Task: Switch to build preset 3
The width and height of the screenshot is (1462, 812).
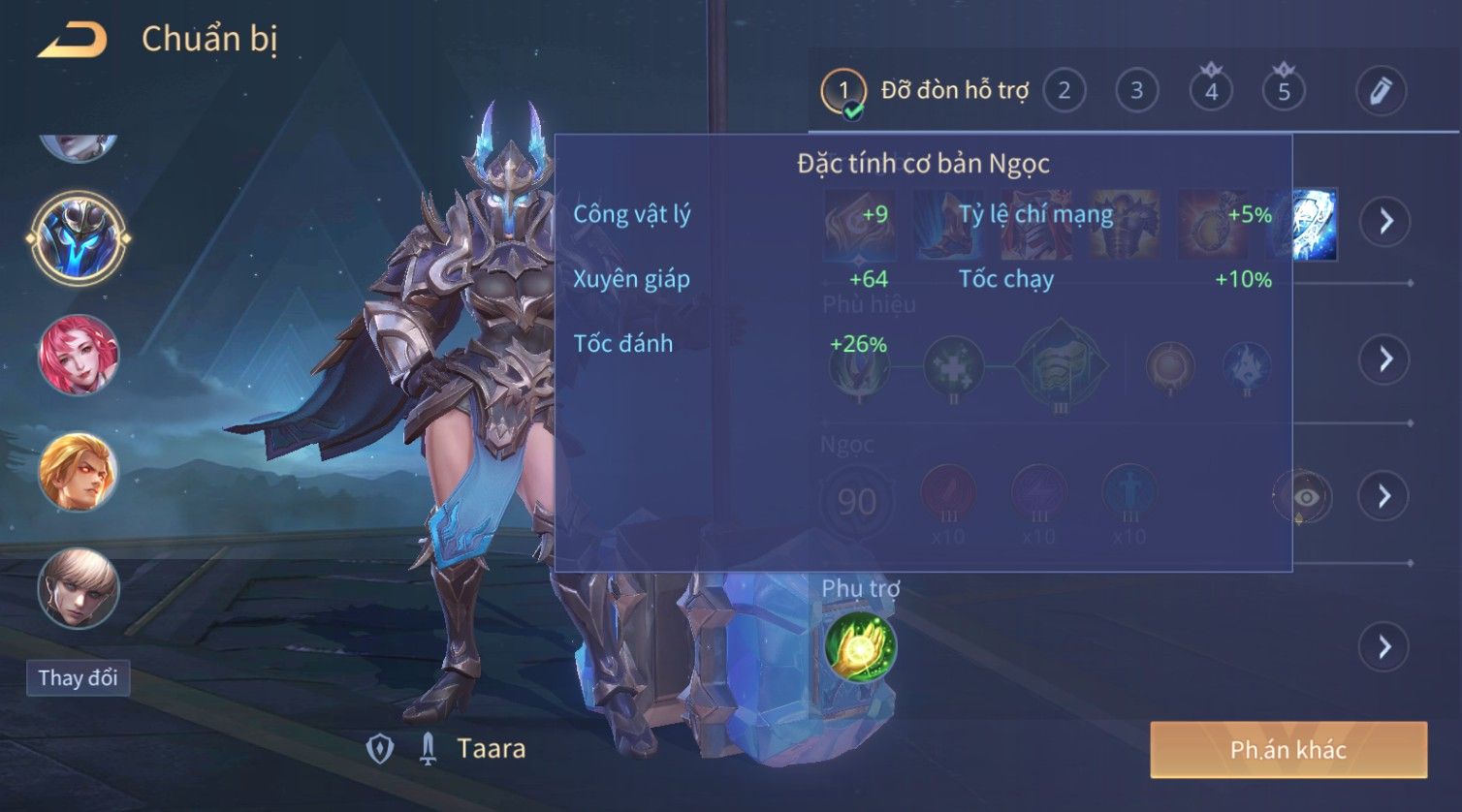Action: [x=1136, y=91]
